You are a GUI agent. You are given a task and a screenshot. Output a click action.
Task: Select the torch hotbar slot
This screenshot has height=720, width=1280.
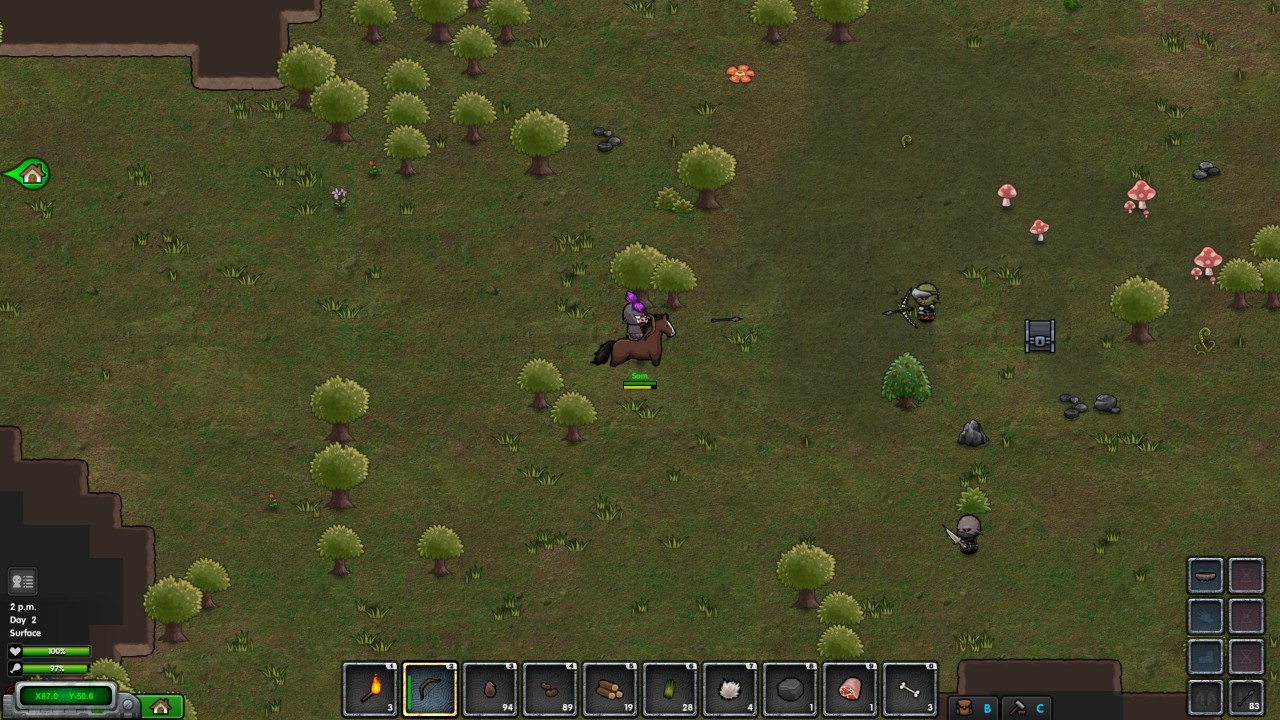click(x=370, y=690)
